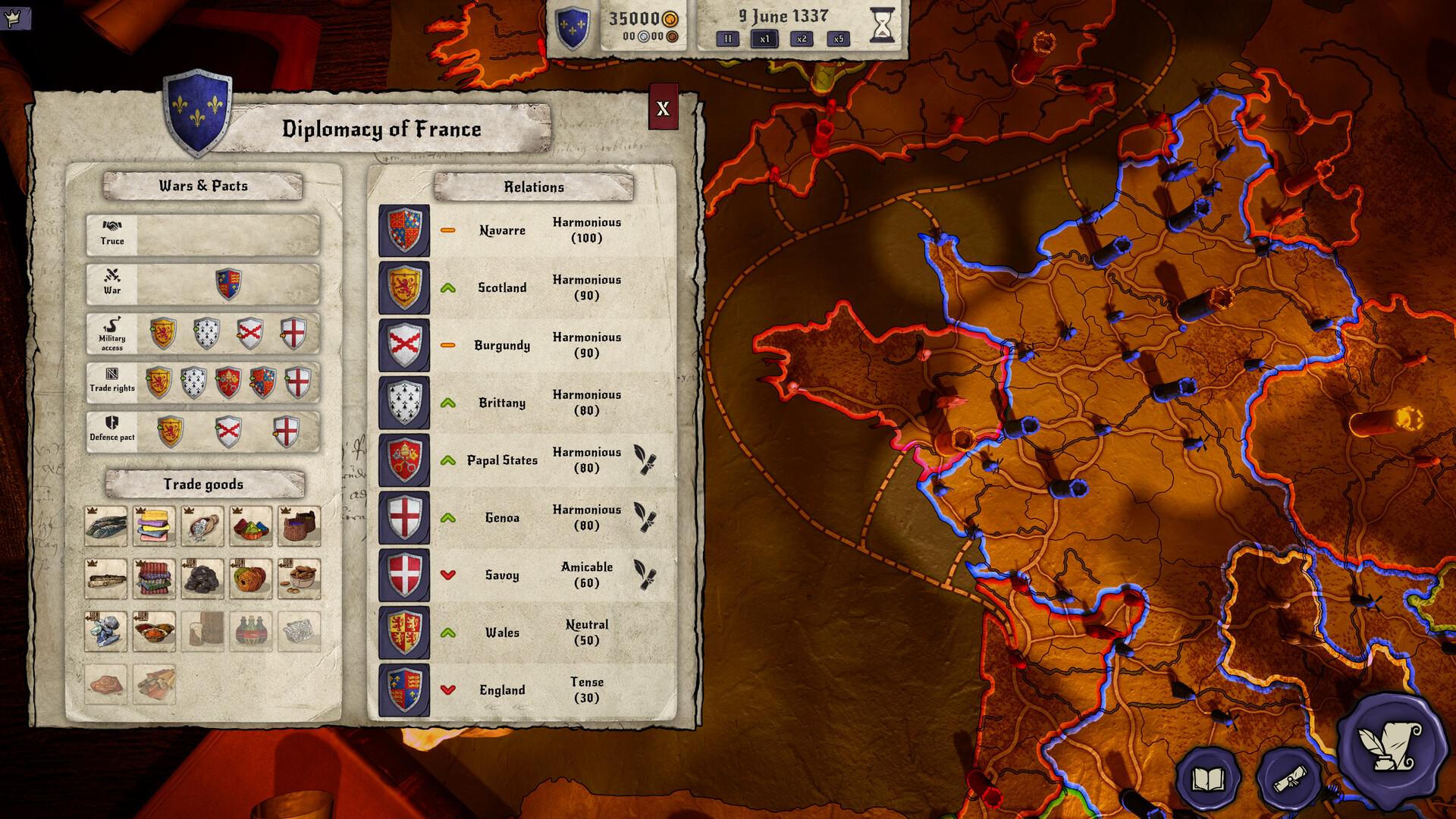Image resolution: width=1456 pixels, height=819 pixels.
Task: Switch game speed to x5
Action: (838, 39)
